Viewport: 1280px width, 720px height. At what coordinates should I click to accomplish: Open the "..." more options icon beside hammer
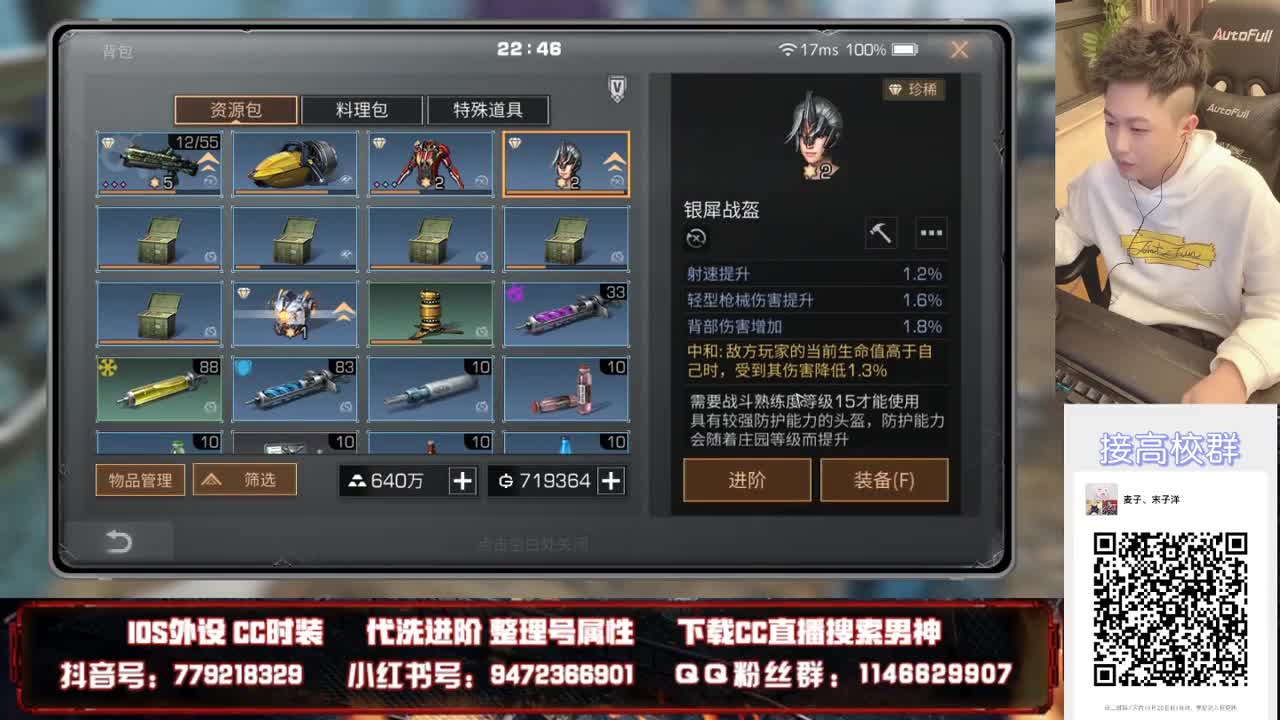coord(931,233)
